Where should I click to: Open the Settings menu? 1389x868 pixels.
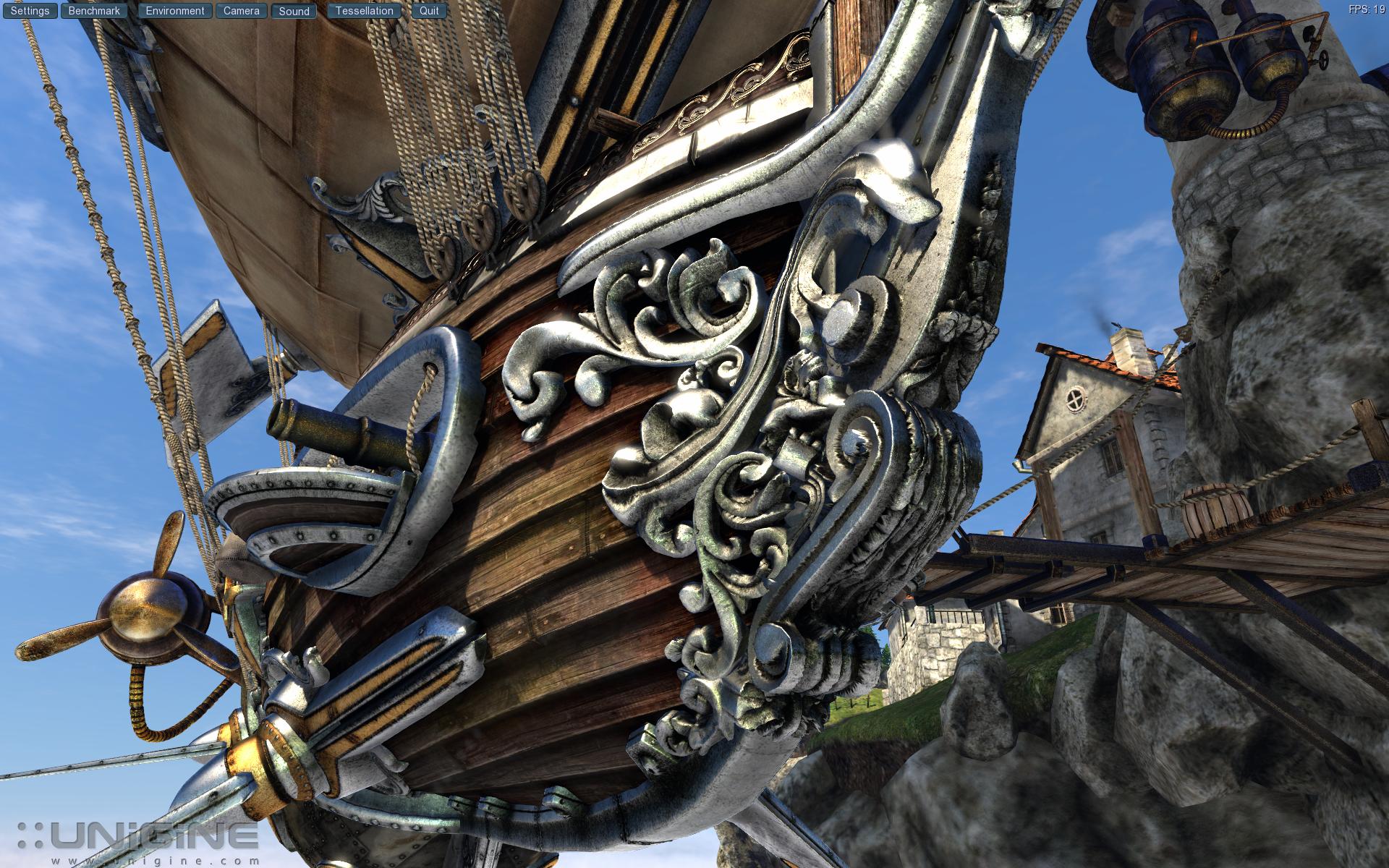(x=30, y=11)
